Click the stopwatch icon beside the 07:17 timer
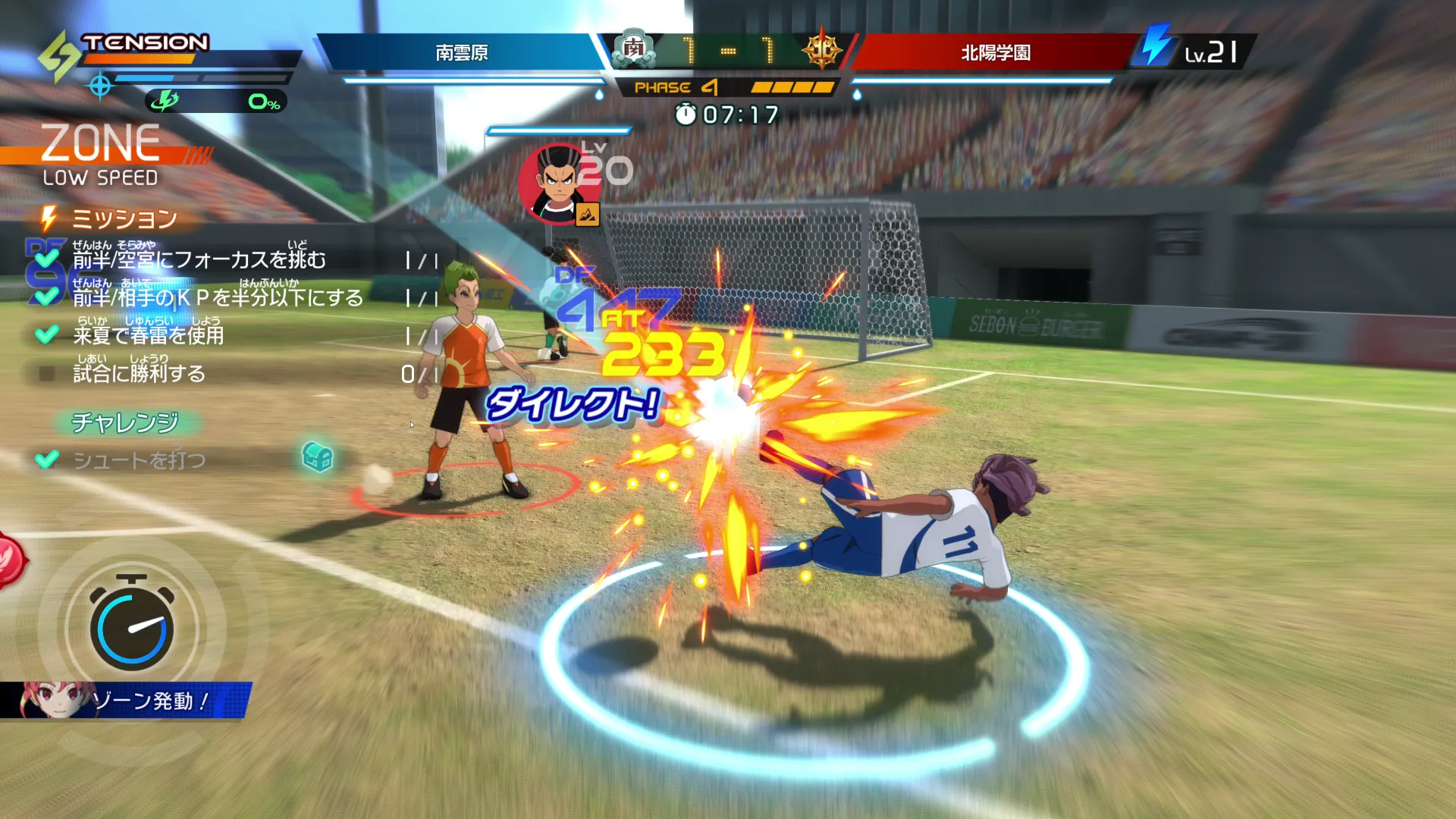Screen dimensions: 1456x819 [x=687, y=115]
